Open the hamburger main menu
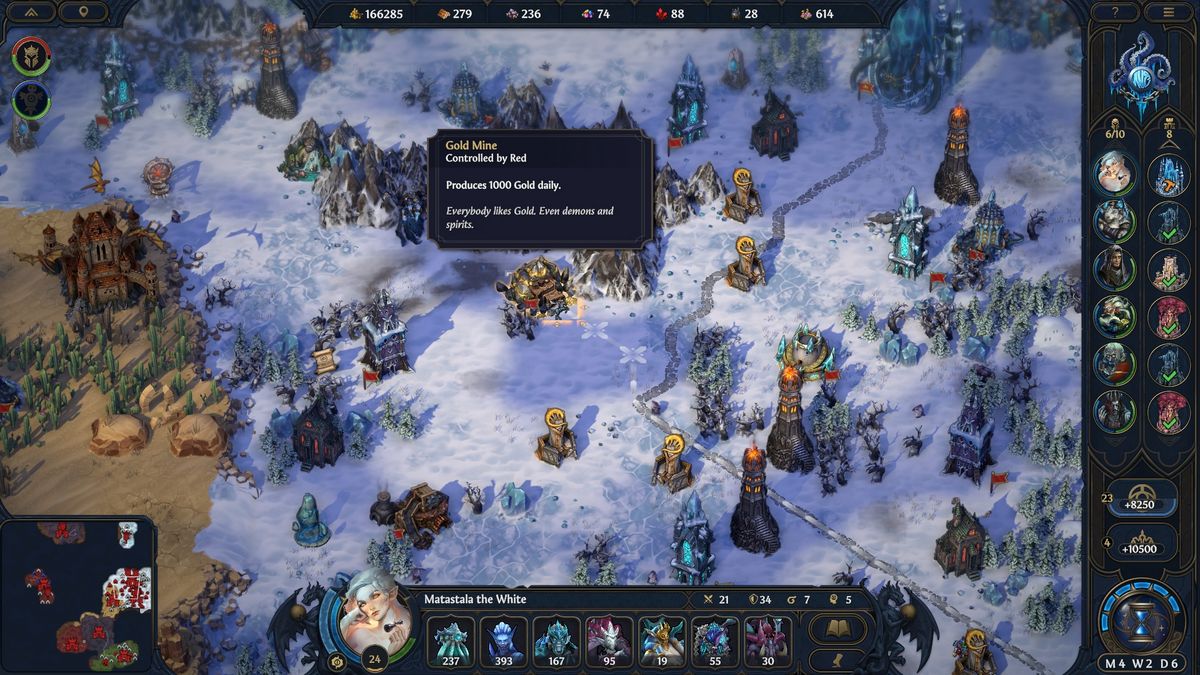 tap(1168, 12)
